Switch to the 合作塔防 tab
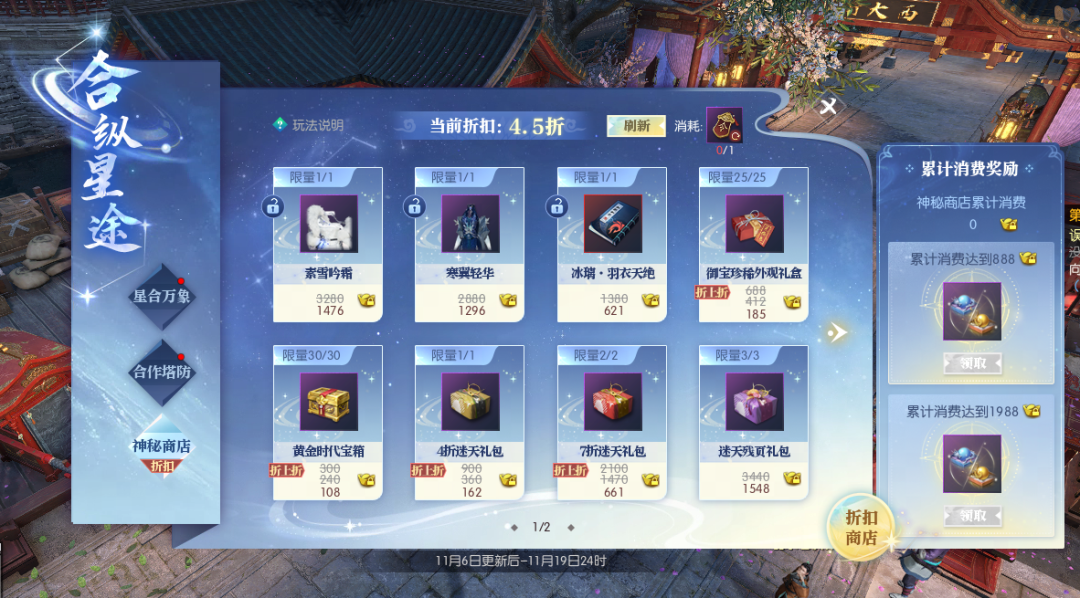1080x598 pixels. (x=162, y=372)
